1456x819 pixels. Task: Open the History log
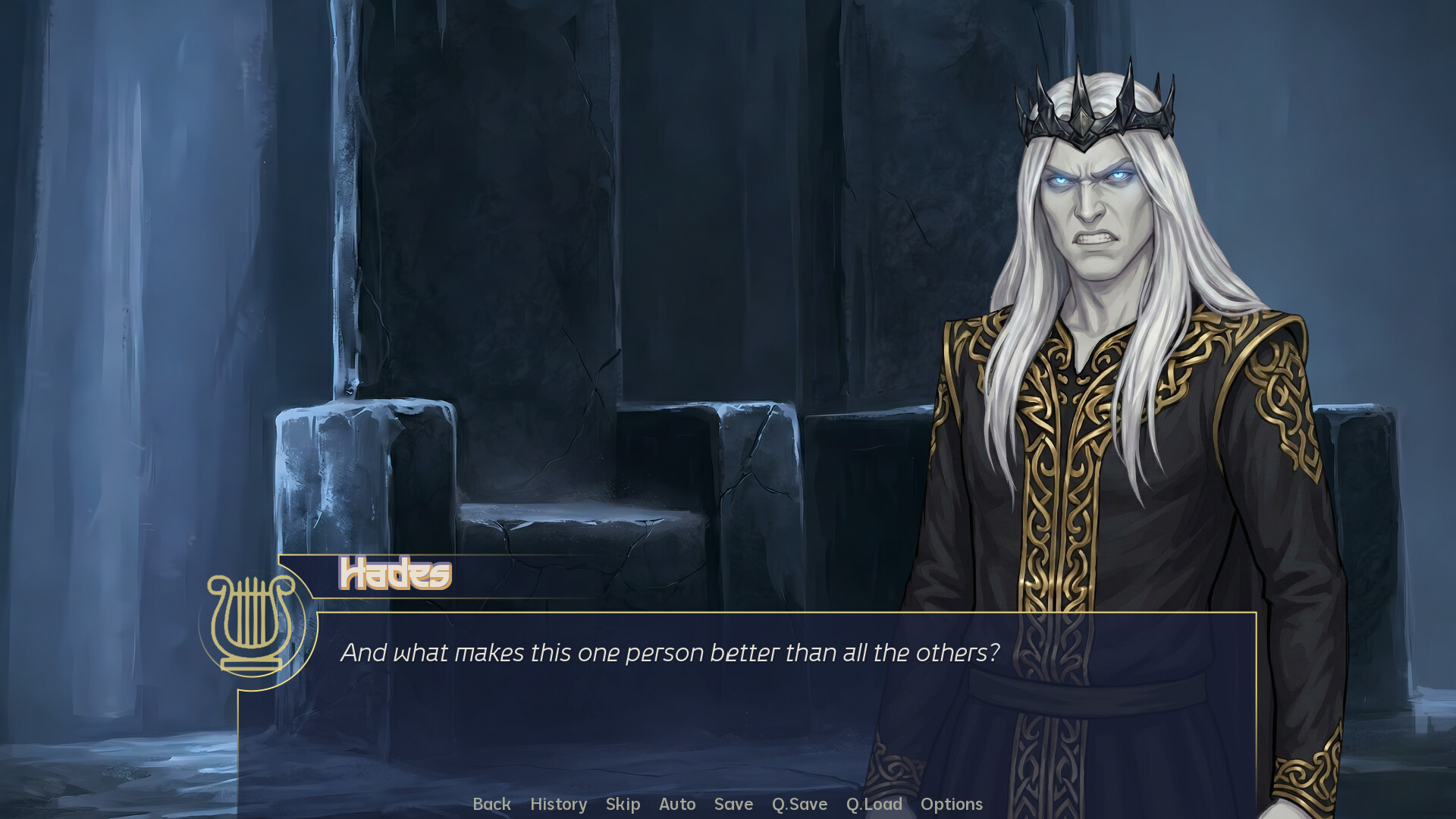pyautogui.click(x=559, y=805)
